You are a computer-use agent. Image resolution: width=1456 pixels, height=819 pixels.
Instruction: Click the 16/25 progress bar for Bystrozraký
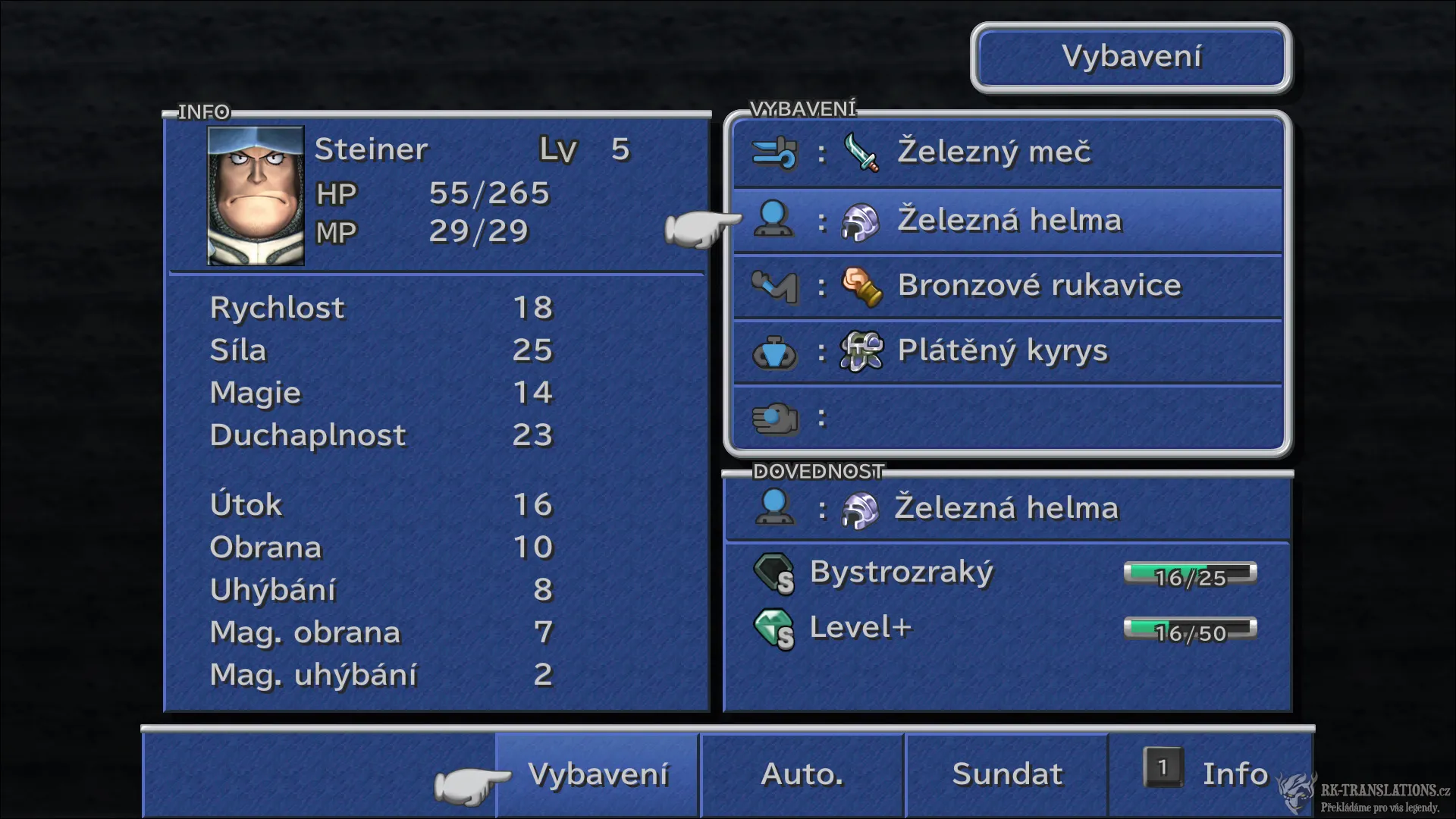pyautogui.click(x=1189, y=575)
